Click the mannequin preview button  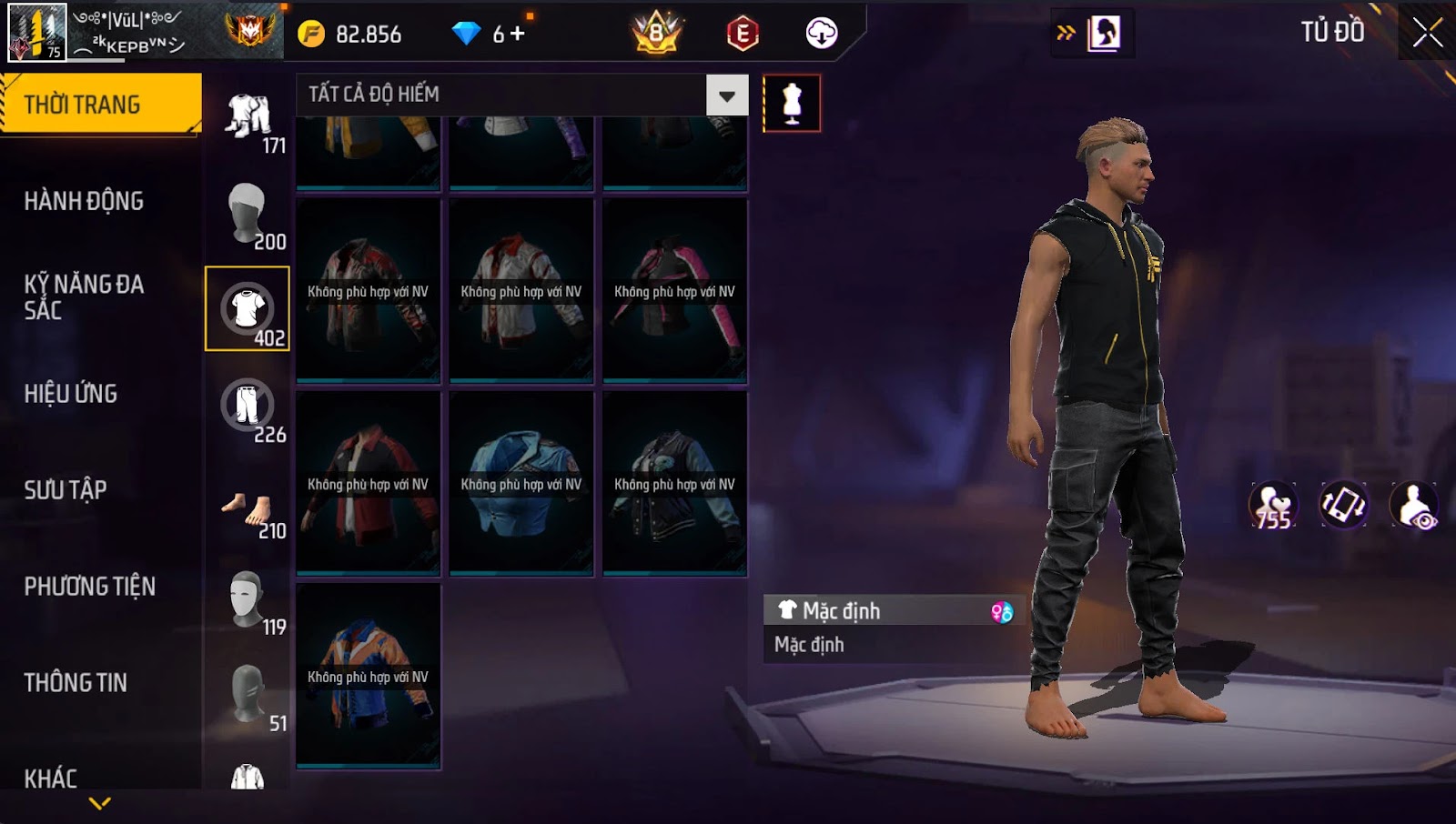click(x=792, y=104)
